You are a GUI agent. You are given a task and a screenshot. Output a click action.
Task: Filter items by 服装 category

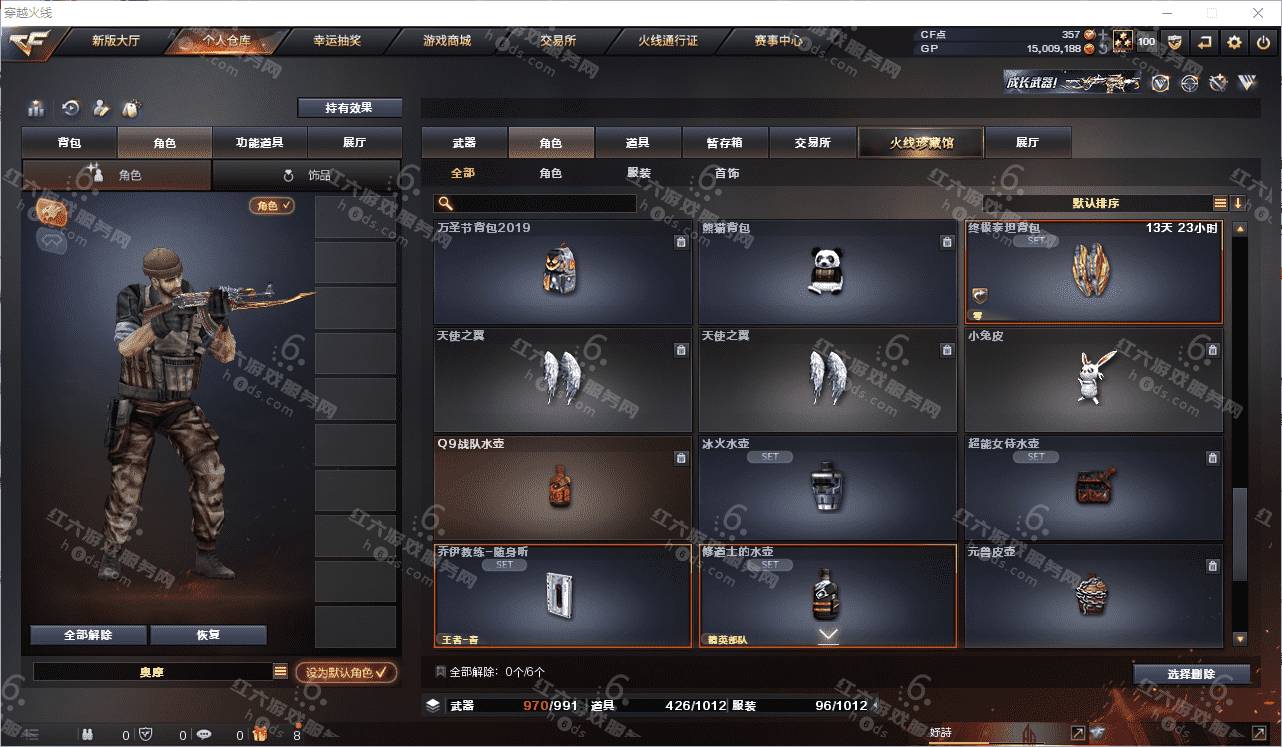pyautogui.click(x=639, y=173)
